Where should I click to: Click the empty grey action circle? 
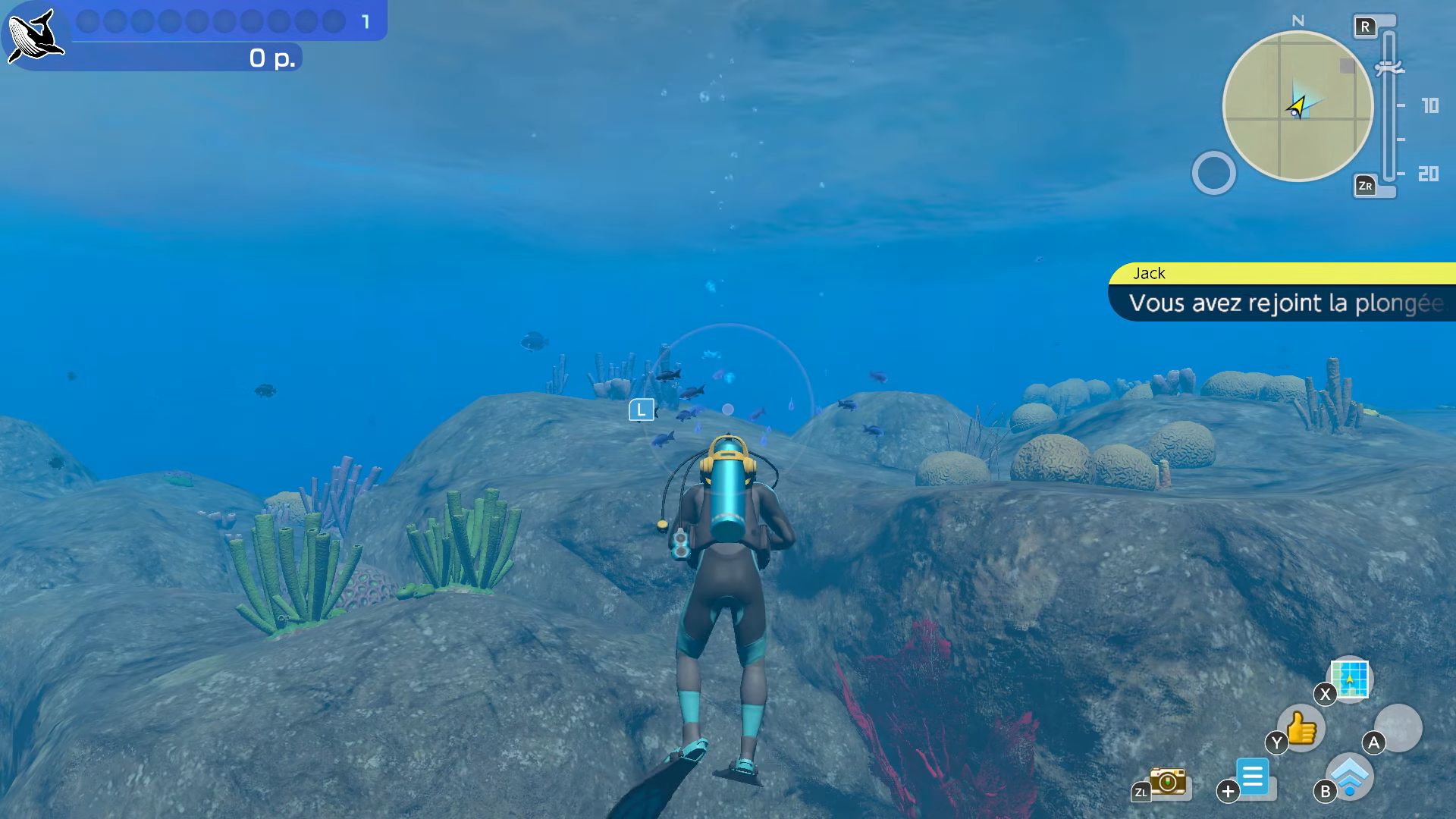(1398, 727)
